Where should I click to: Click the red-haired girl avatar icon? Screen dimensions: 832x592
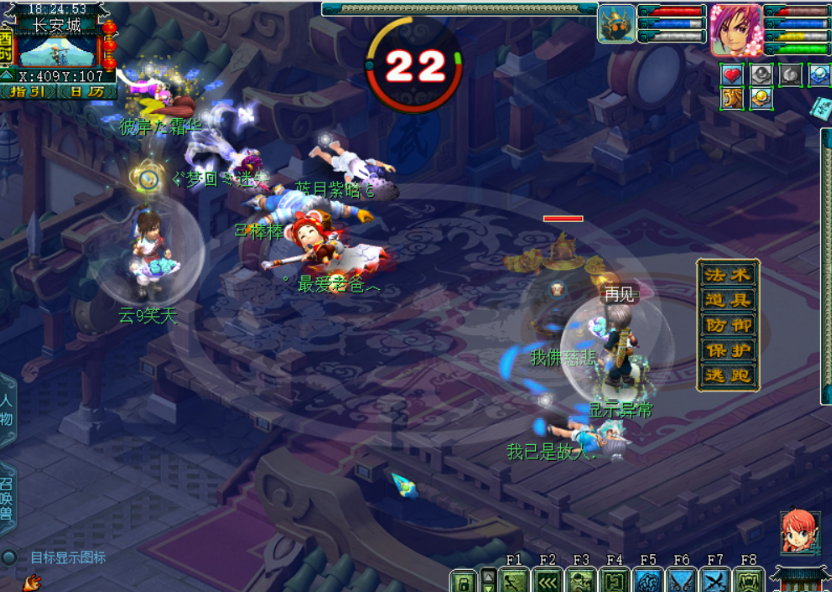tap(798, 532)
